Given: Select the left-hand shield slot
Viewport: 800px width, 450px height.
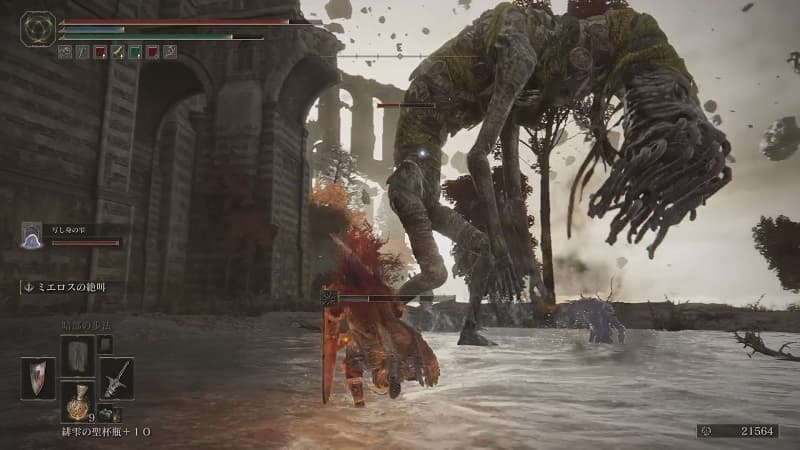Looking at the screenshot, I should point(39,378).
